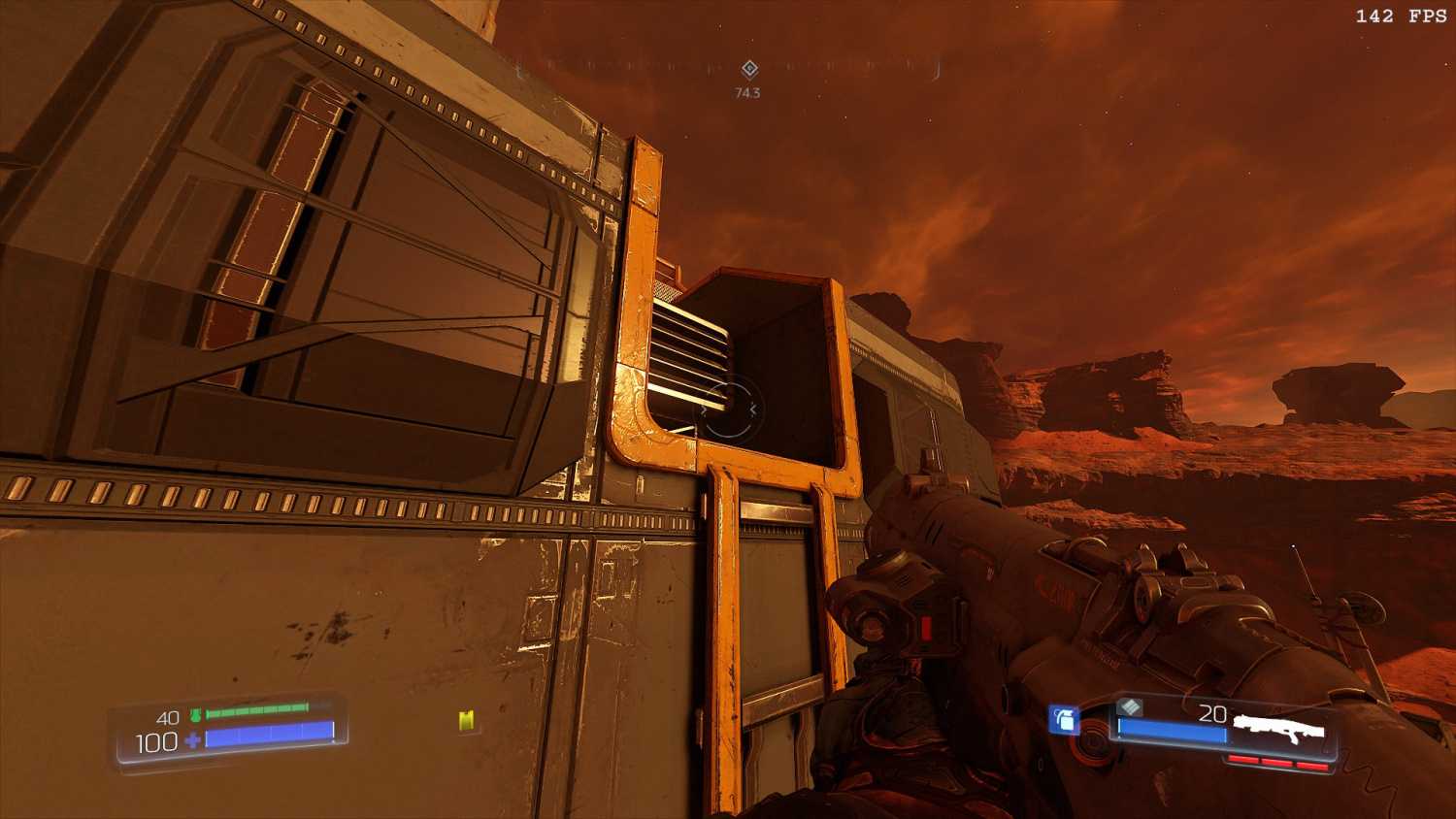The height and width of the screenshot is (819, 1456).
Task: Click the blue health cross icon
Action: [x=192, y=741]
